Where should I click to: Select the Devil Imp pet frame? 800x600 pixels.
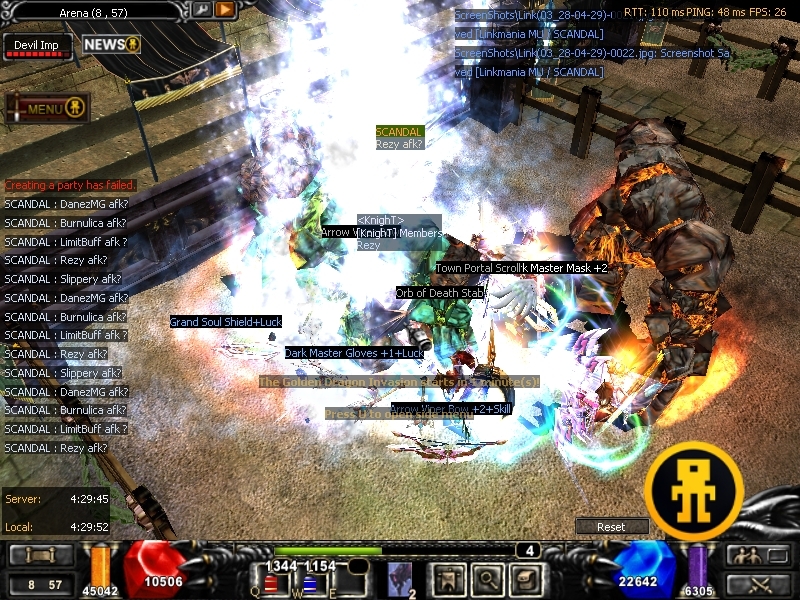click(x=38, y=47)
